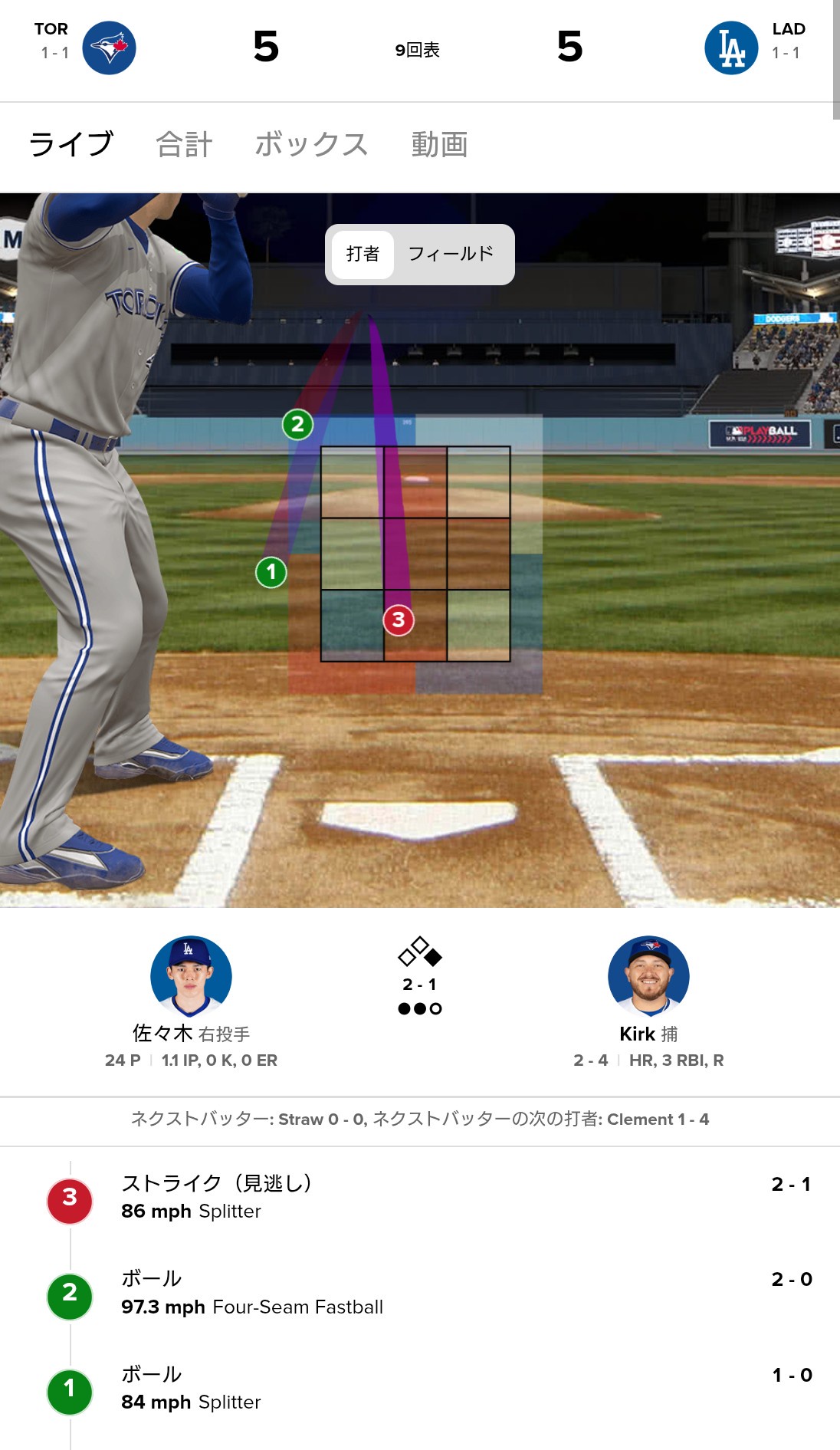The height and width of the screenshot is (1450, 840).
Task: Choose the 打者 view toggle
Action: [363, 254]
